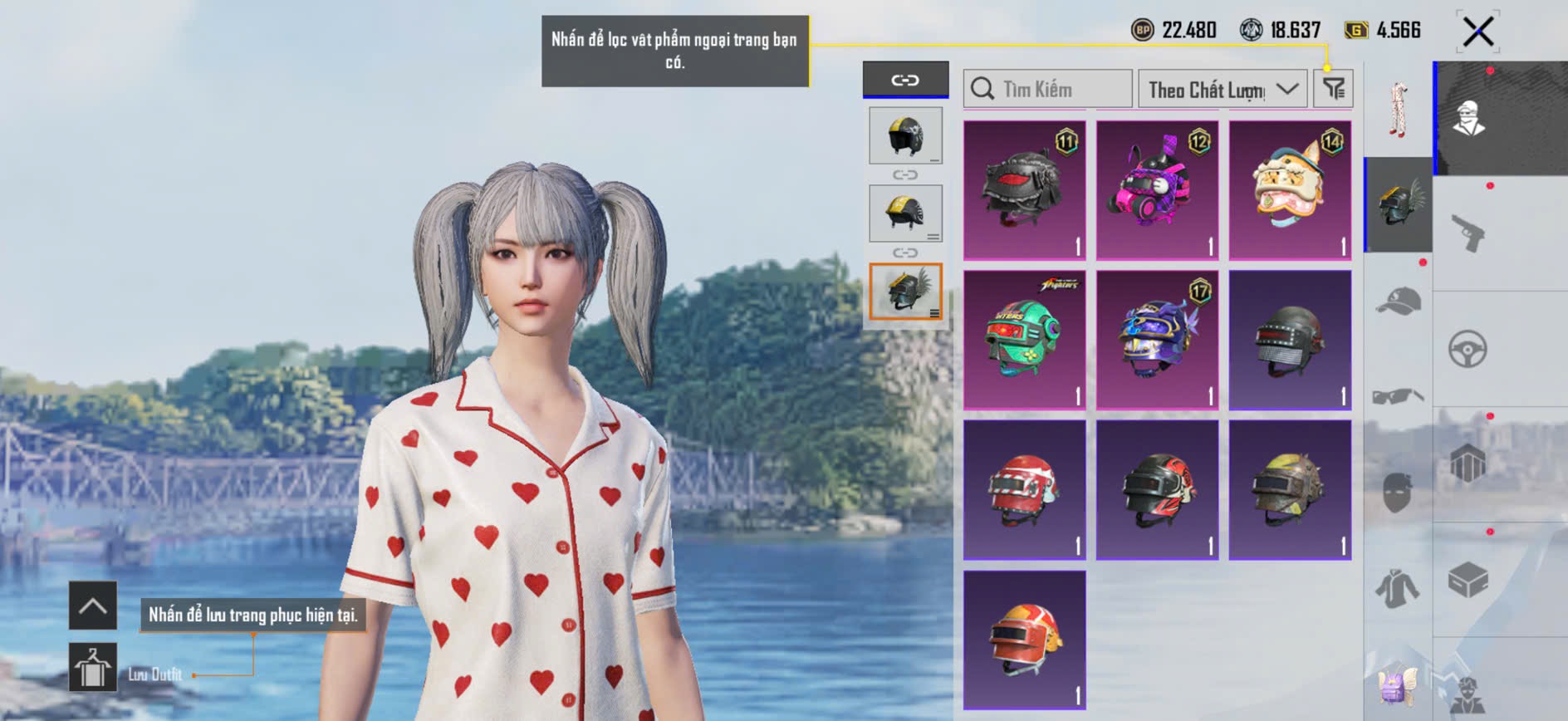1568x721 pixels.
Task: Open the glasses accessory category
Action: coord(1399,395)
